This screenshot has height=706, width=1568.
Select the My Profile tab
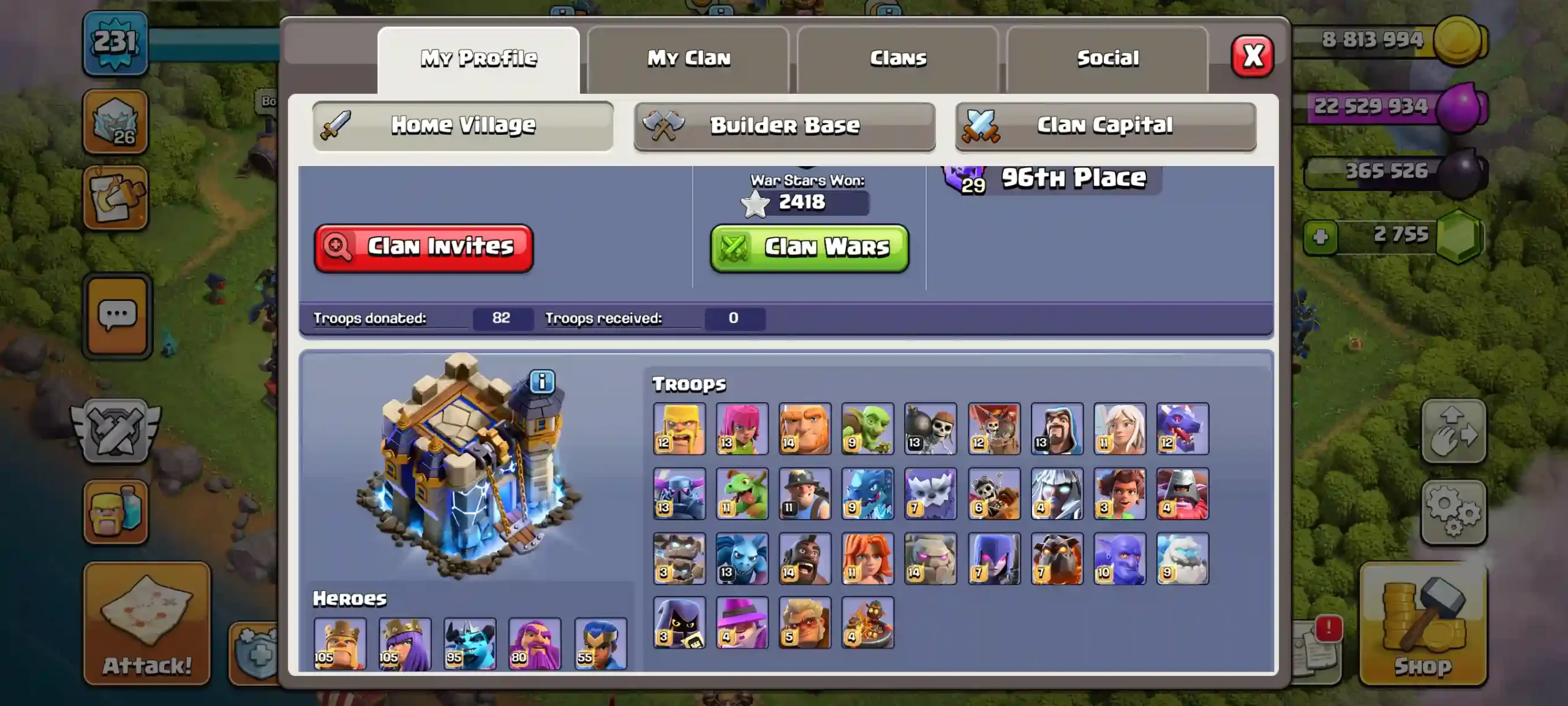click(x=478, y=59)
